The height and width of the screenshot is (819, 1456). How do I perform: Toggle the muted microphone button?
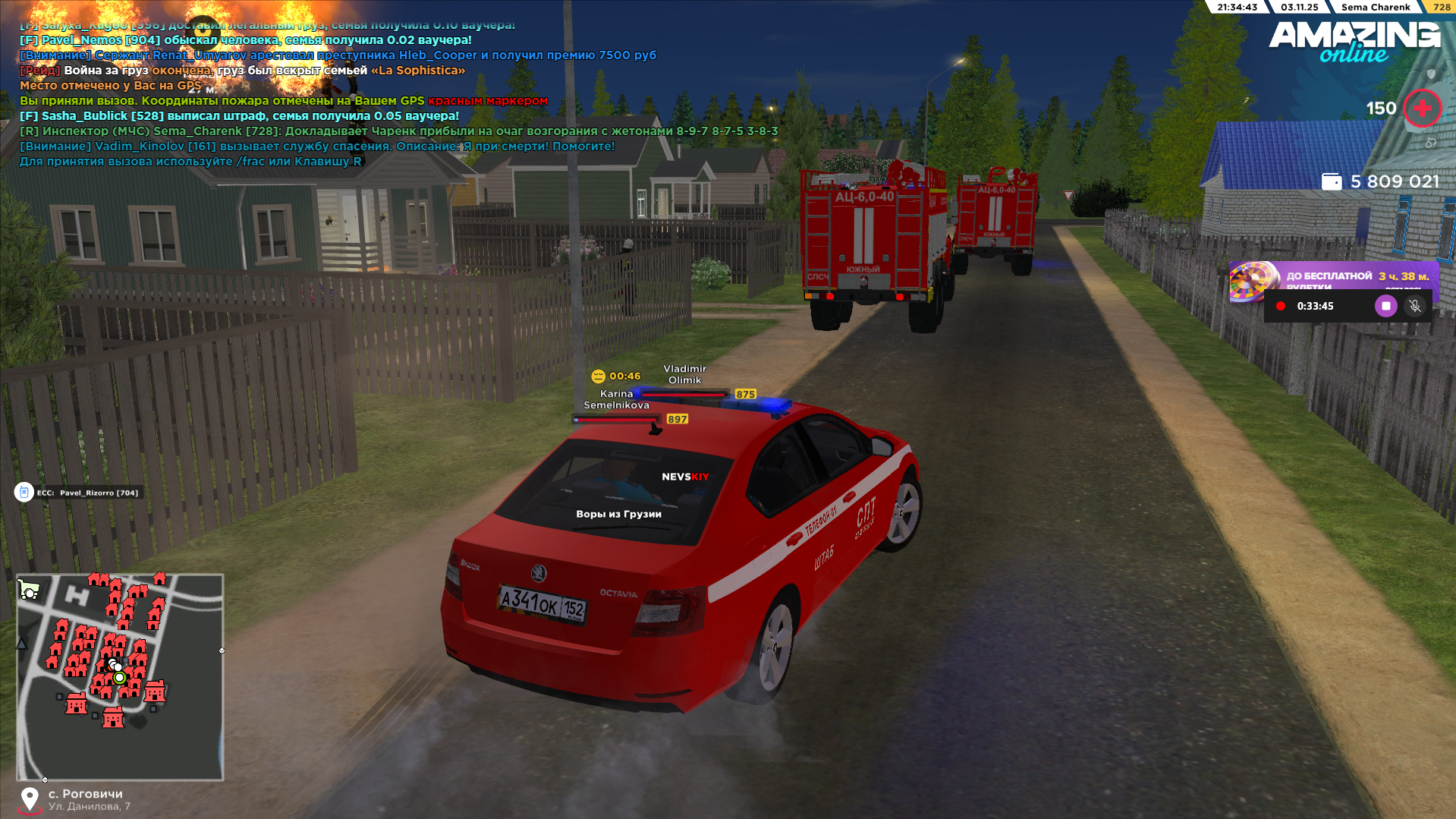[1414, 306]
